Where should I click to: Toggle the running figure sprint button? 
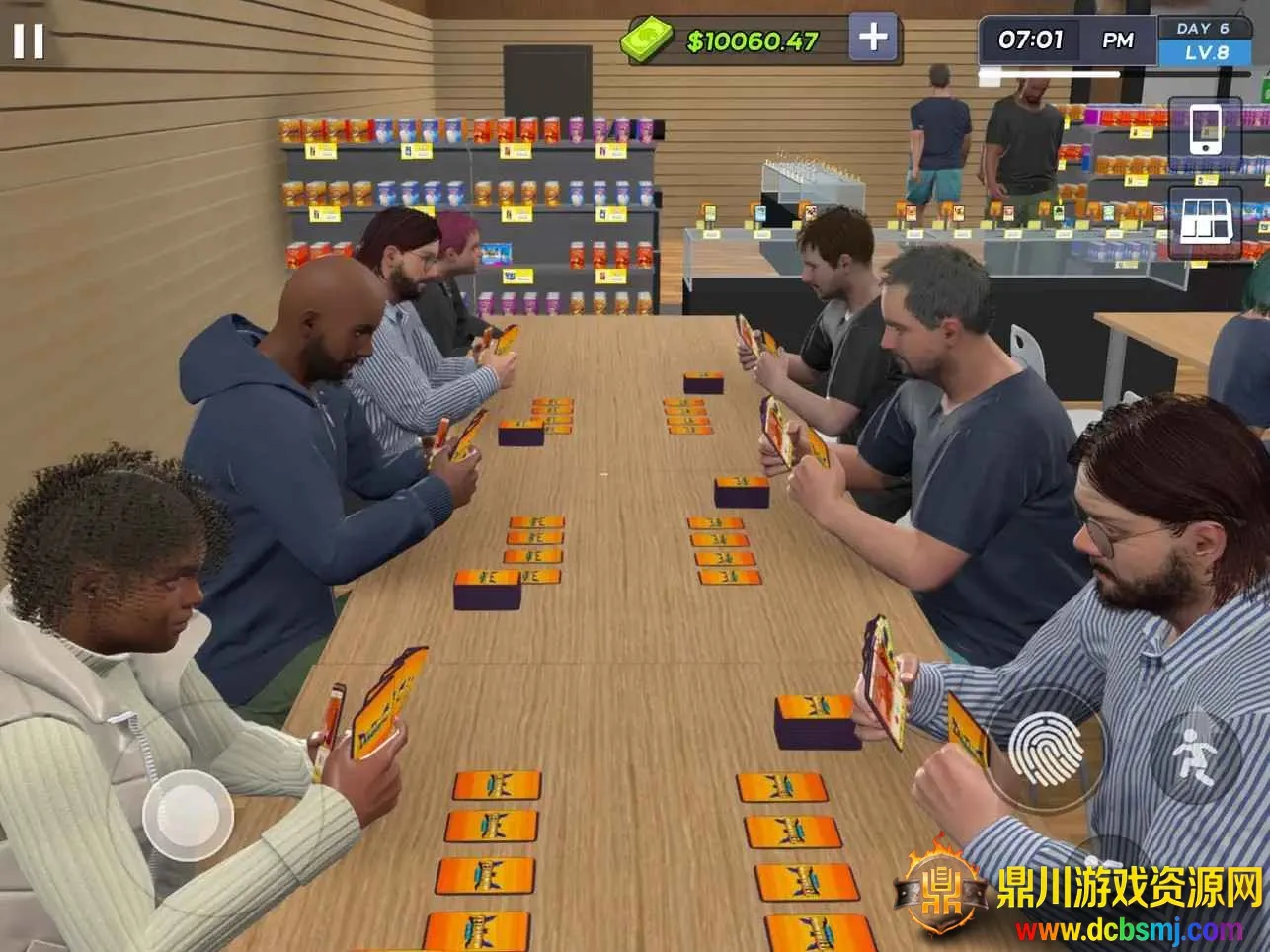(x=1195, y=756)
